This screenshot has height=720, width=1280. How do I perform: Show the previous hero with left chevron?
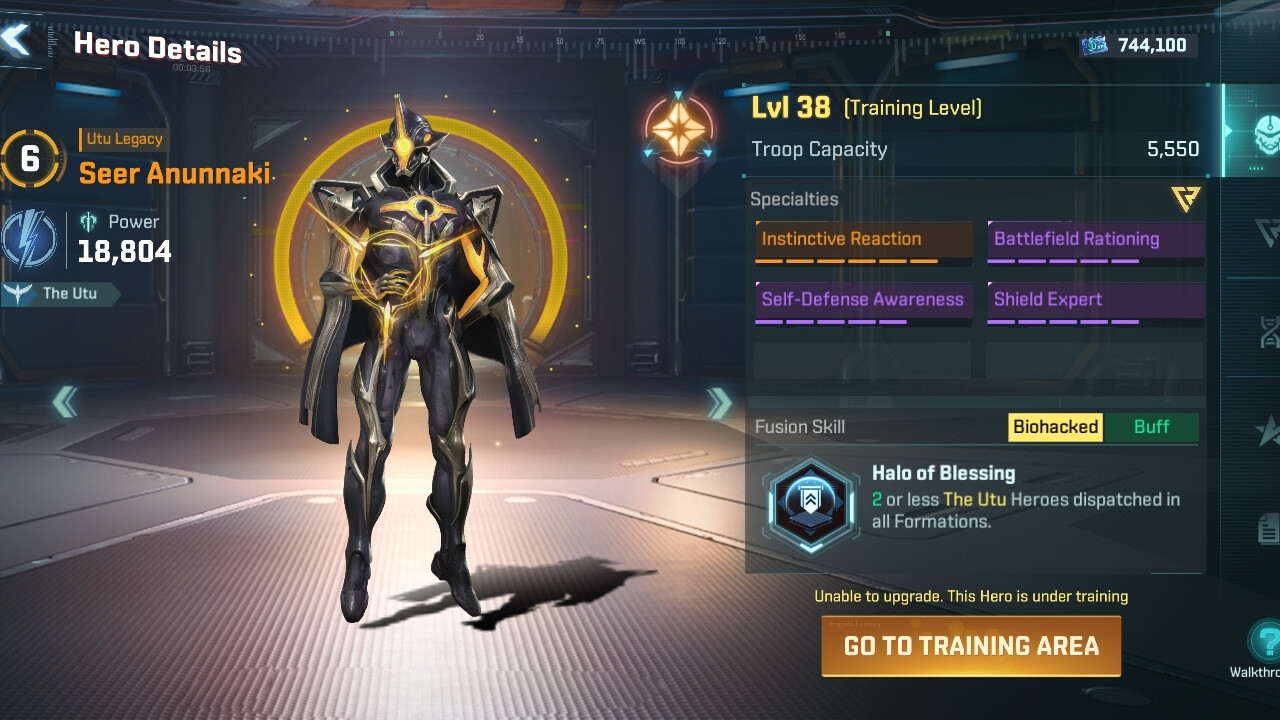coord(65,402)
